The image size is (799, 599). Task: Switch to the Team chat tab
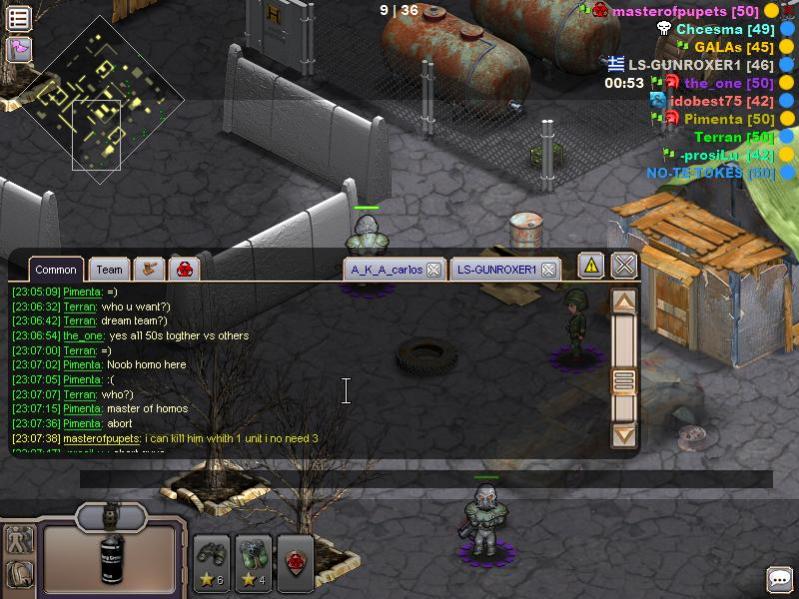point(109,269)
